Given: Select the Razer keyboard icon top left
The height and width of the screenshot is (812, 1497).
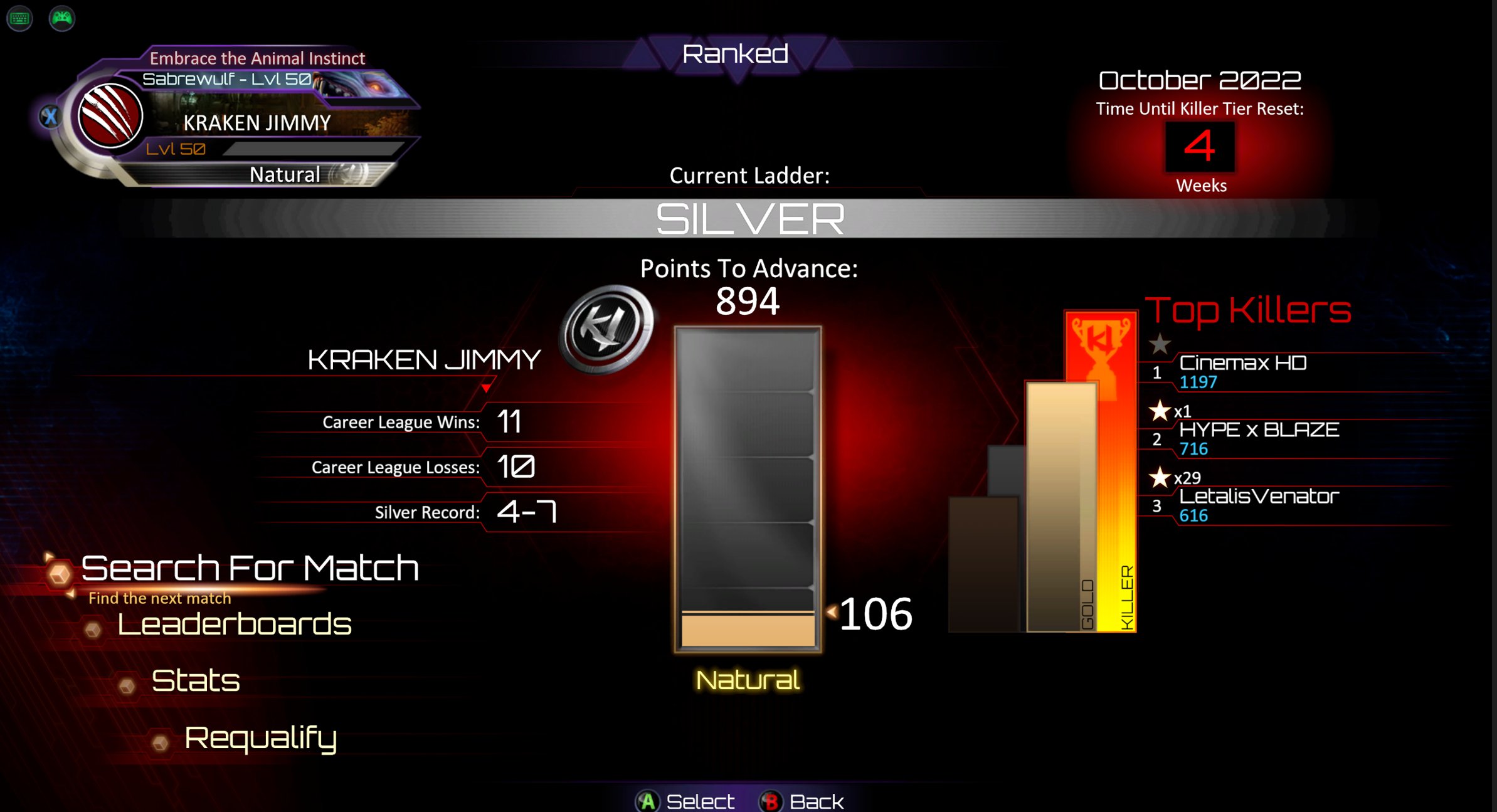Looking at the screenshot, I should coord(19,18).
